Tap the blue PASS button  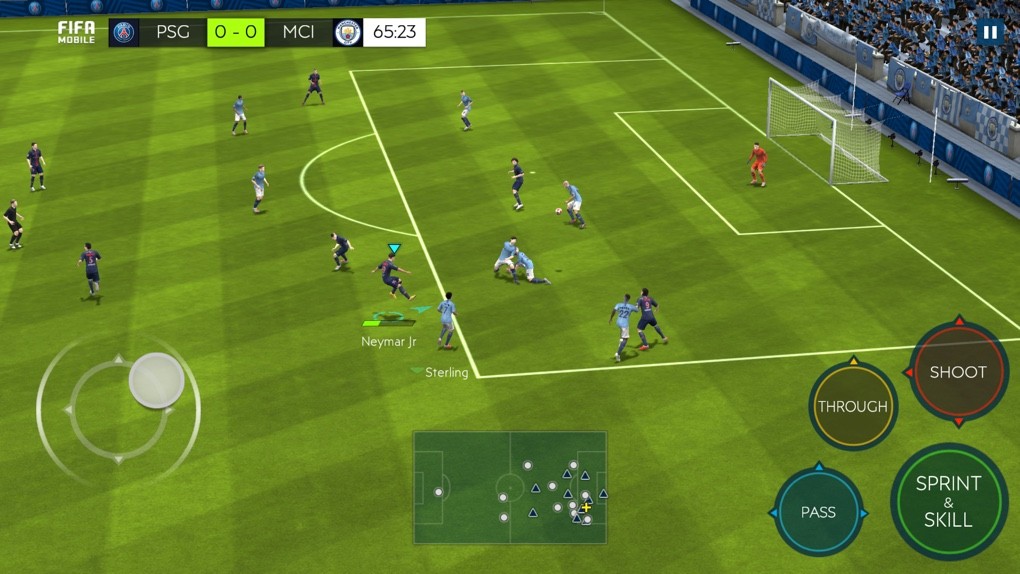pos(818,512)
